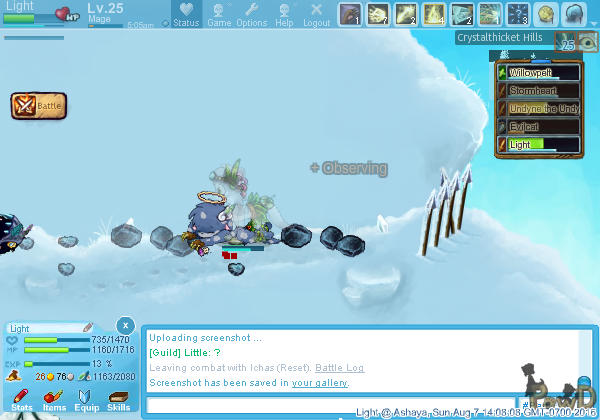Image resolution: width=600 pixels, height=420 pixels.
Task: Open the Help menu
Action: coord(285,15)
